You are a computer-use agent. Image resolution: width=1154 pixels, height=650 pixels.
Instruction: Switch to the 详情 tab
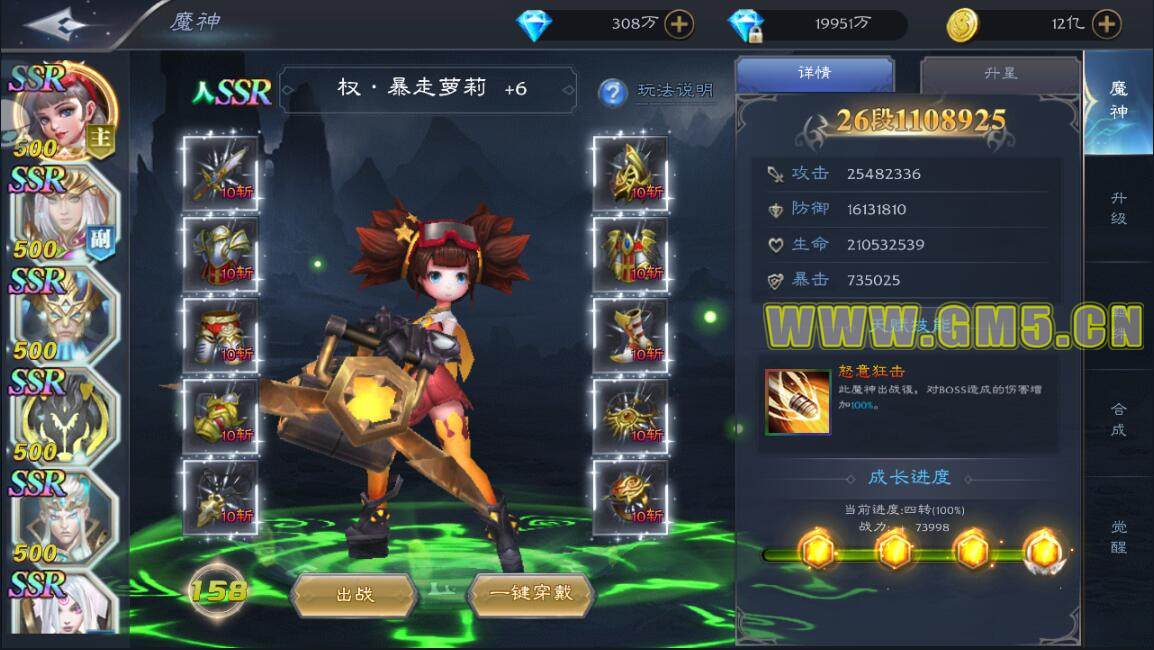[814, 74]
